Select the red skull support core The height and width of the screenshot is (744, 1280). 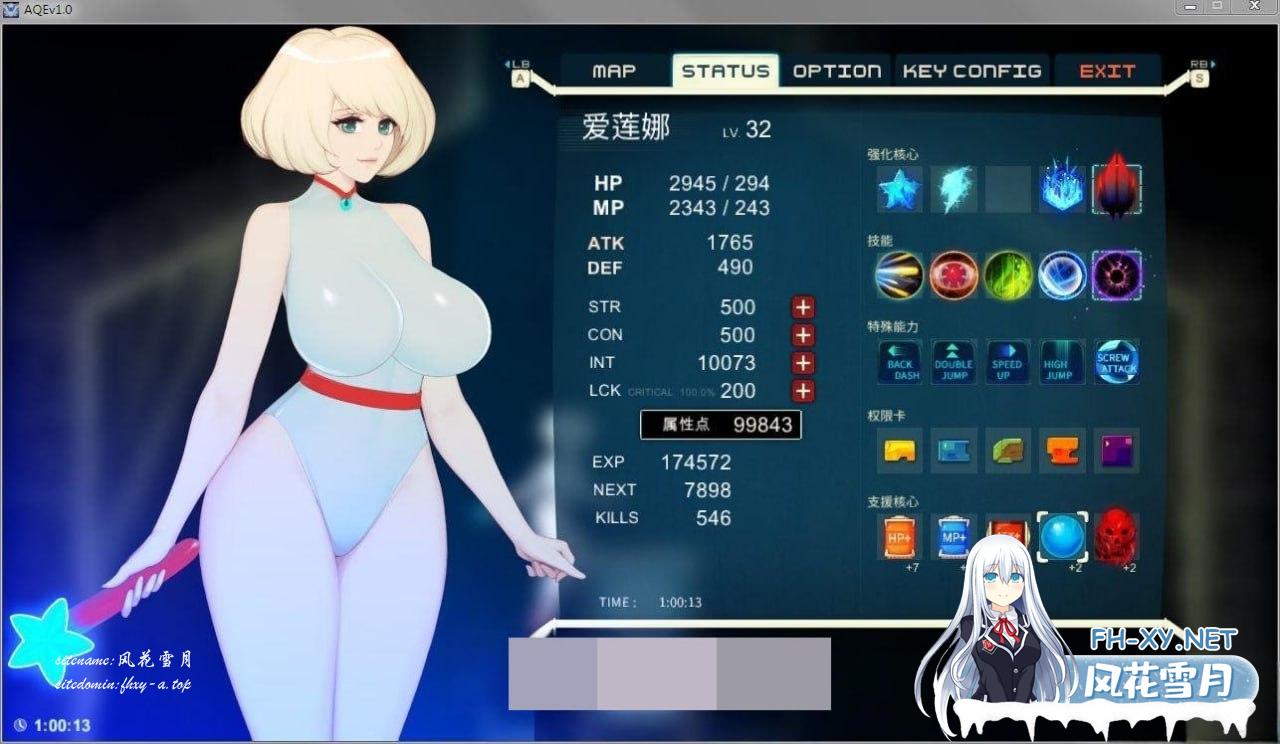point(1117,537)
